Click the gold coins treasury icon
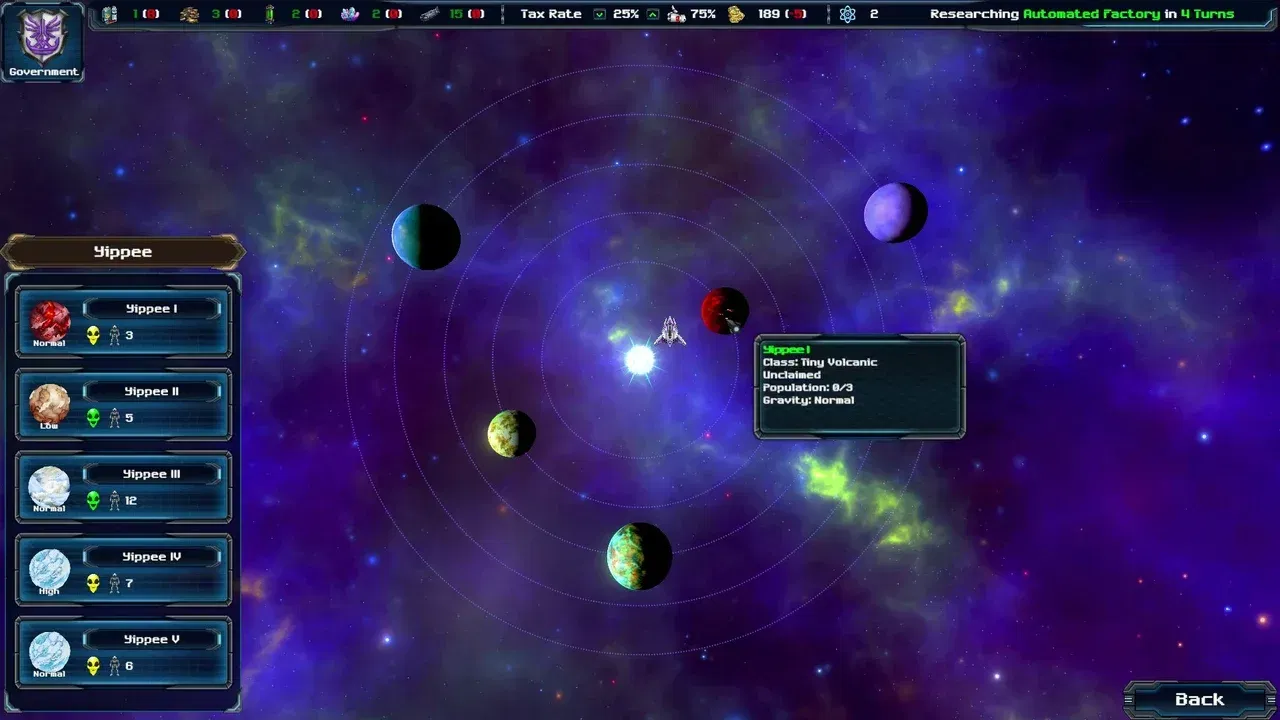This screenshot has height=720, width=1280. pos(735,14)
